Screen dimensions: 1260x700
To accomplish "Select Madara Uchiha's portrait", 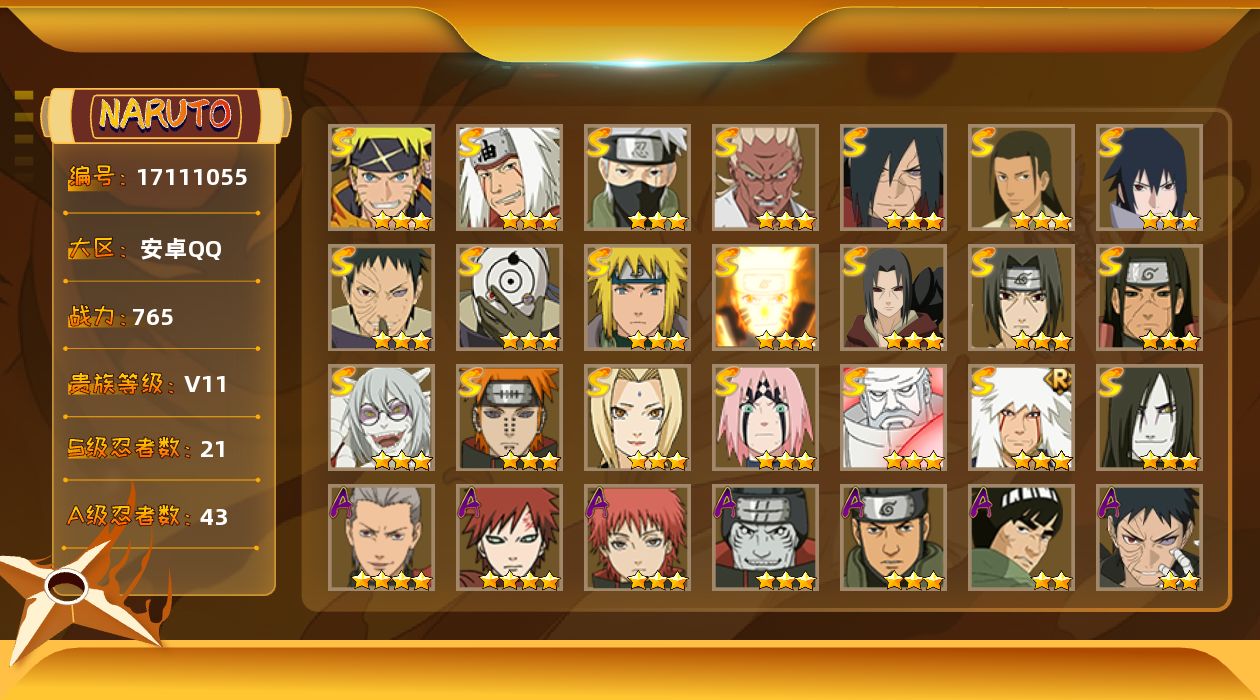I will click(x=893, y=177).
